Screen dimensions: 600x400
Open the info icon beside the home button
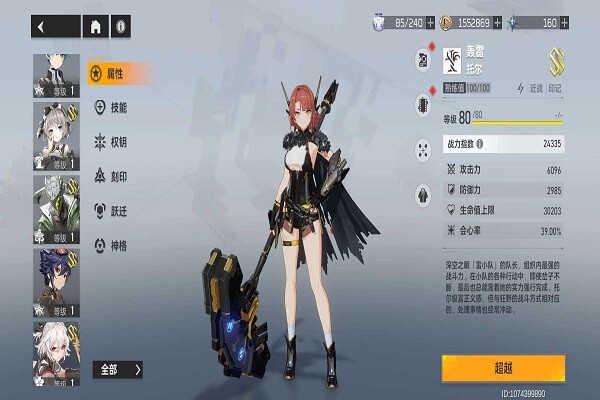[x=120, y=27]
